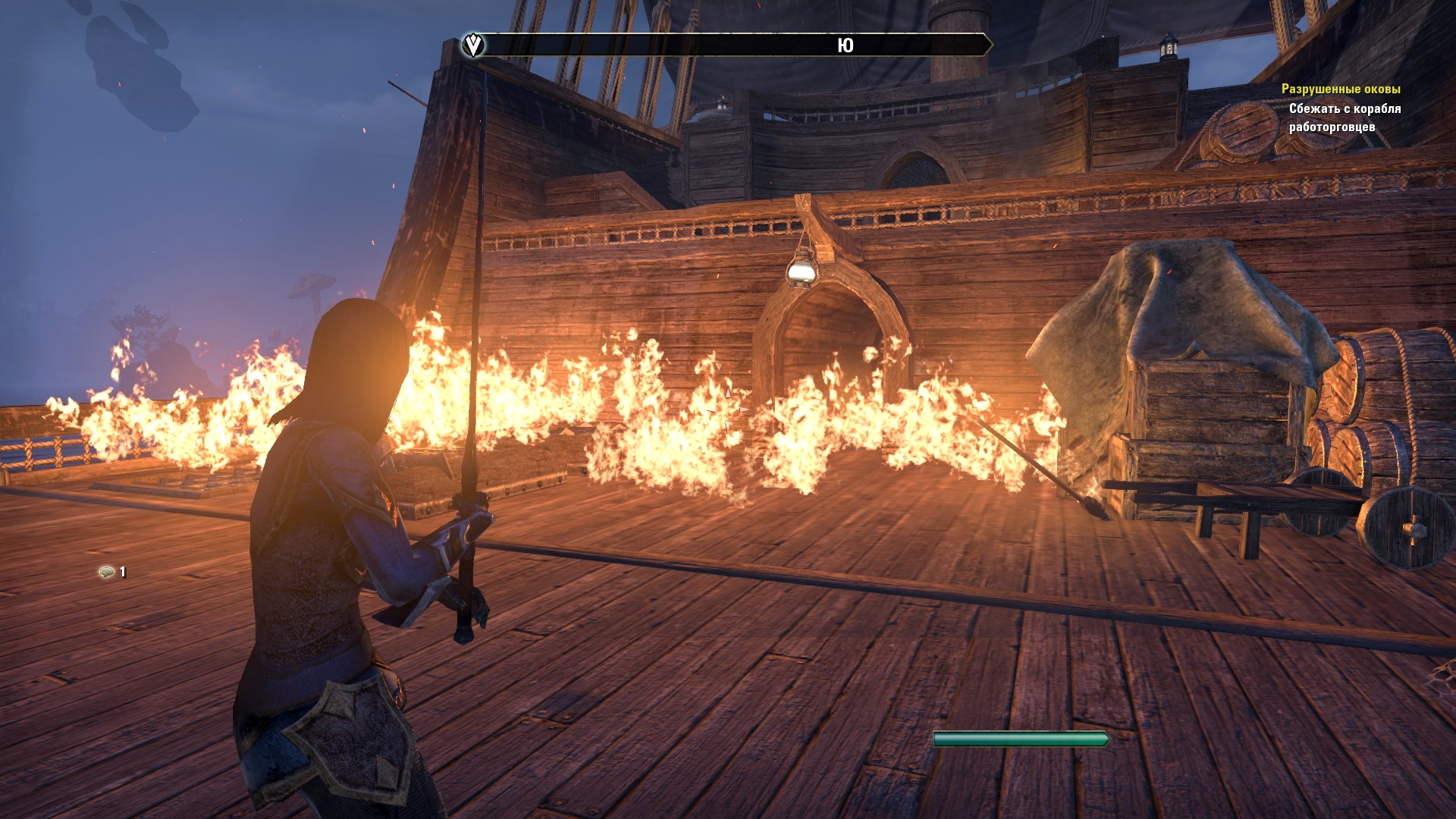Click the quest marker icon on the compass
The height and width of the screenshot is (819, 1456).
coord(473,45)
